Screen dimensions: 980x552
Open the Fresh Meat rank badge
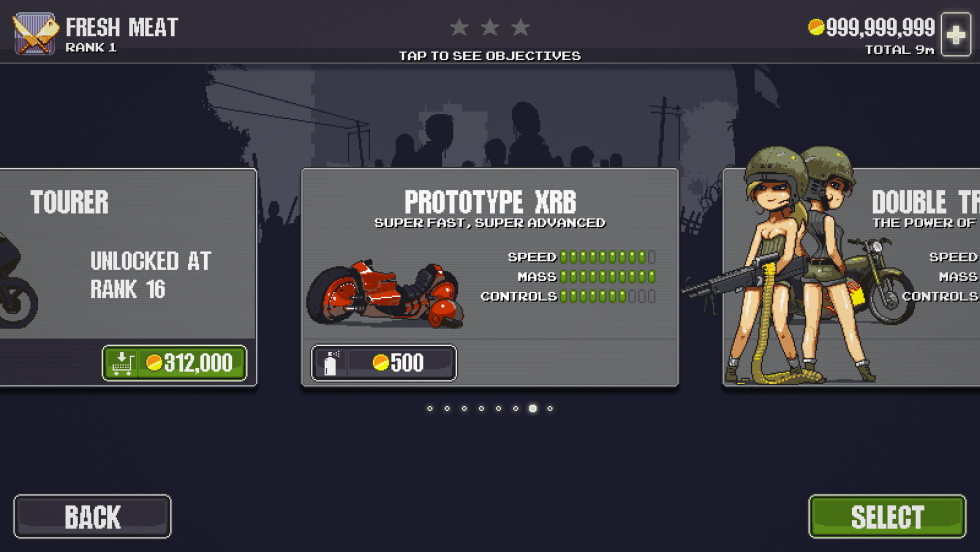pos(35,33)
